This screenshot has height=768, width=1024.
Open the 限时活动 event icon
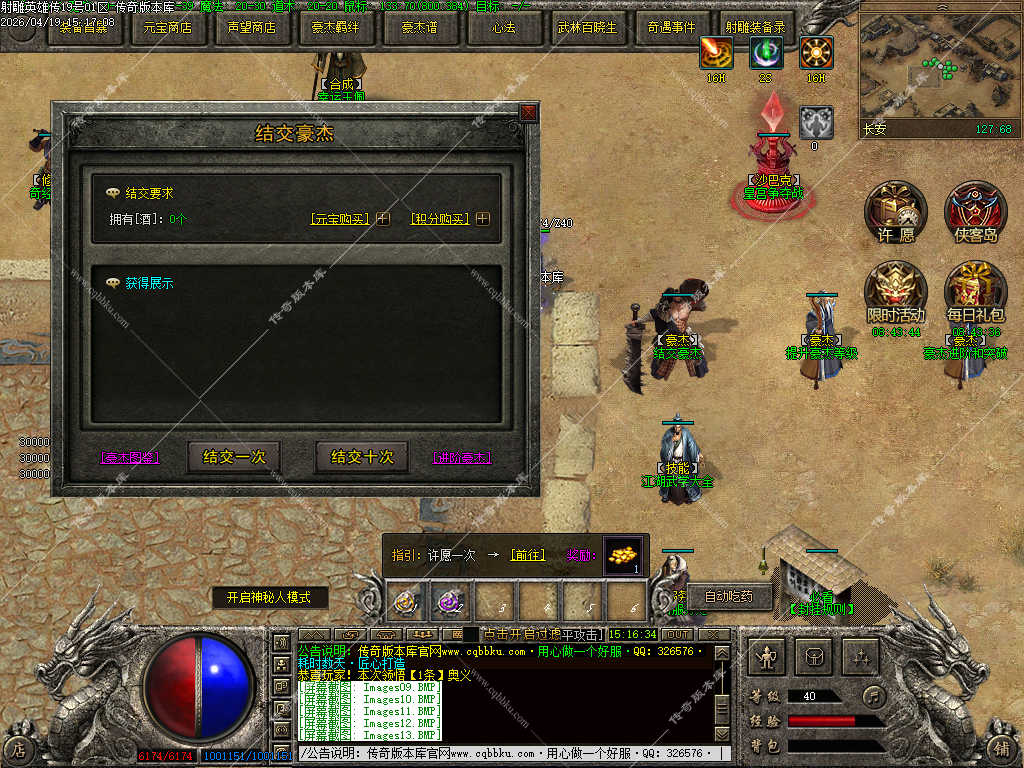click(x=895, y=290)
